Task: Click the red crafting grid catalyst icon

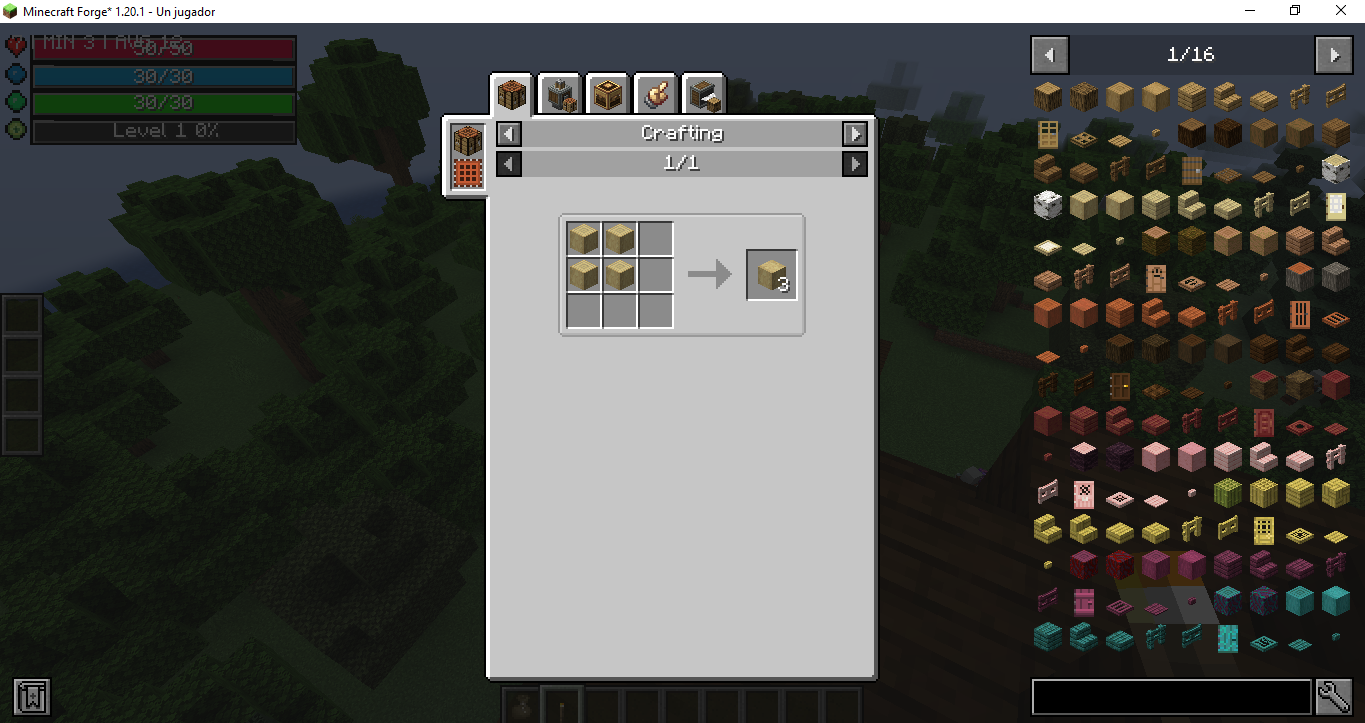Action: [x=466, y=172]
